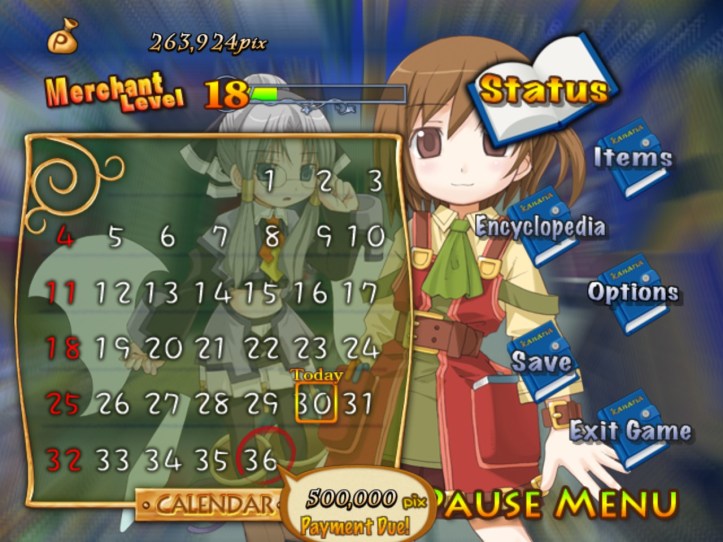Image resolution: width=723 pixels, height=542 pixels.
Task: Select today's date, day 30, on calendar
Action: pyautogui.click(x=315, y=403)
